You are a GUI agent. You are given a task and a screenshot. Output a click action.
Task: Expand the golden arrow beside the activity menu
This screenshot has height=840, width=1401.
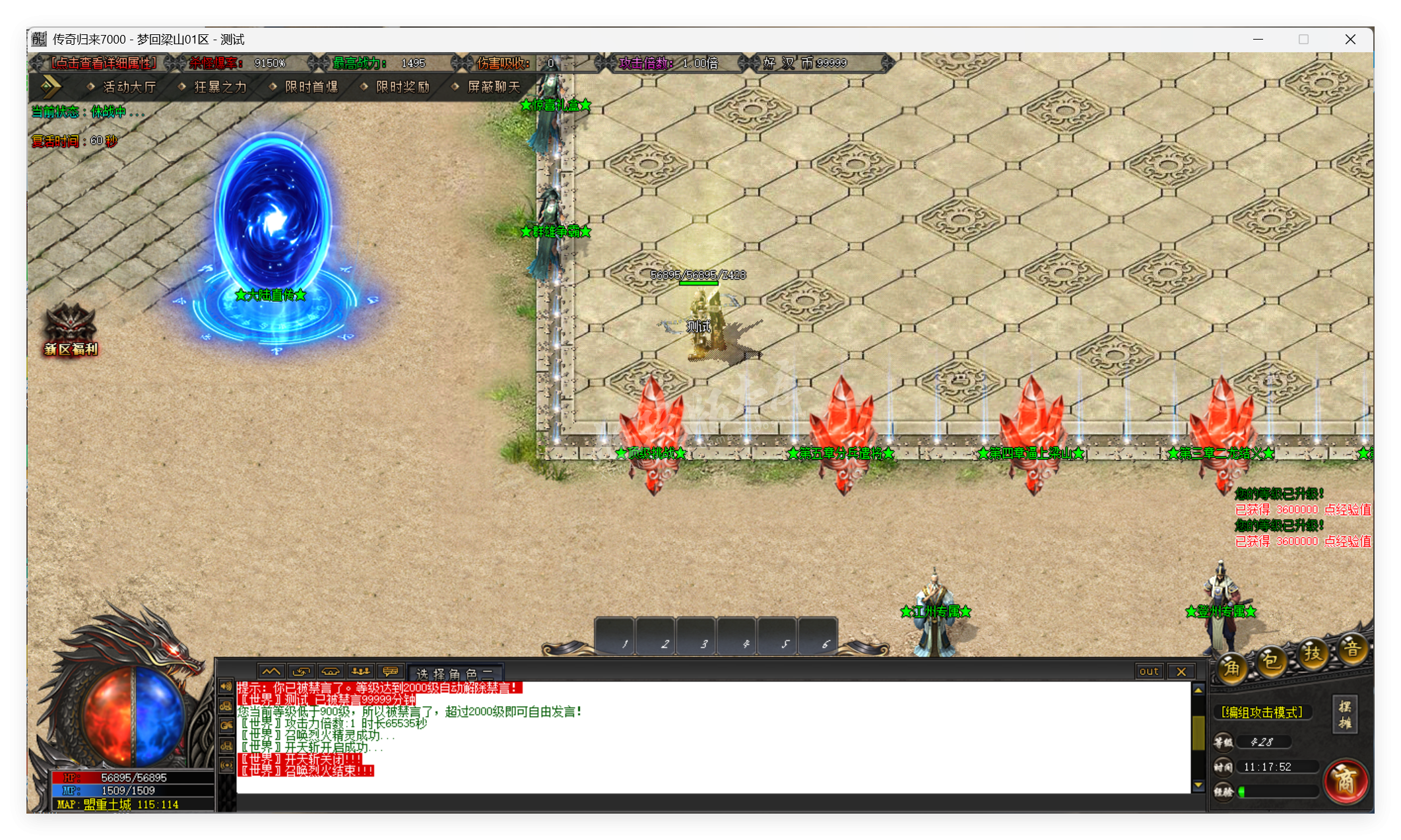point(51,86)
